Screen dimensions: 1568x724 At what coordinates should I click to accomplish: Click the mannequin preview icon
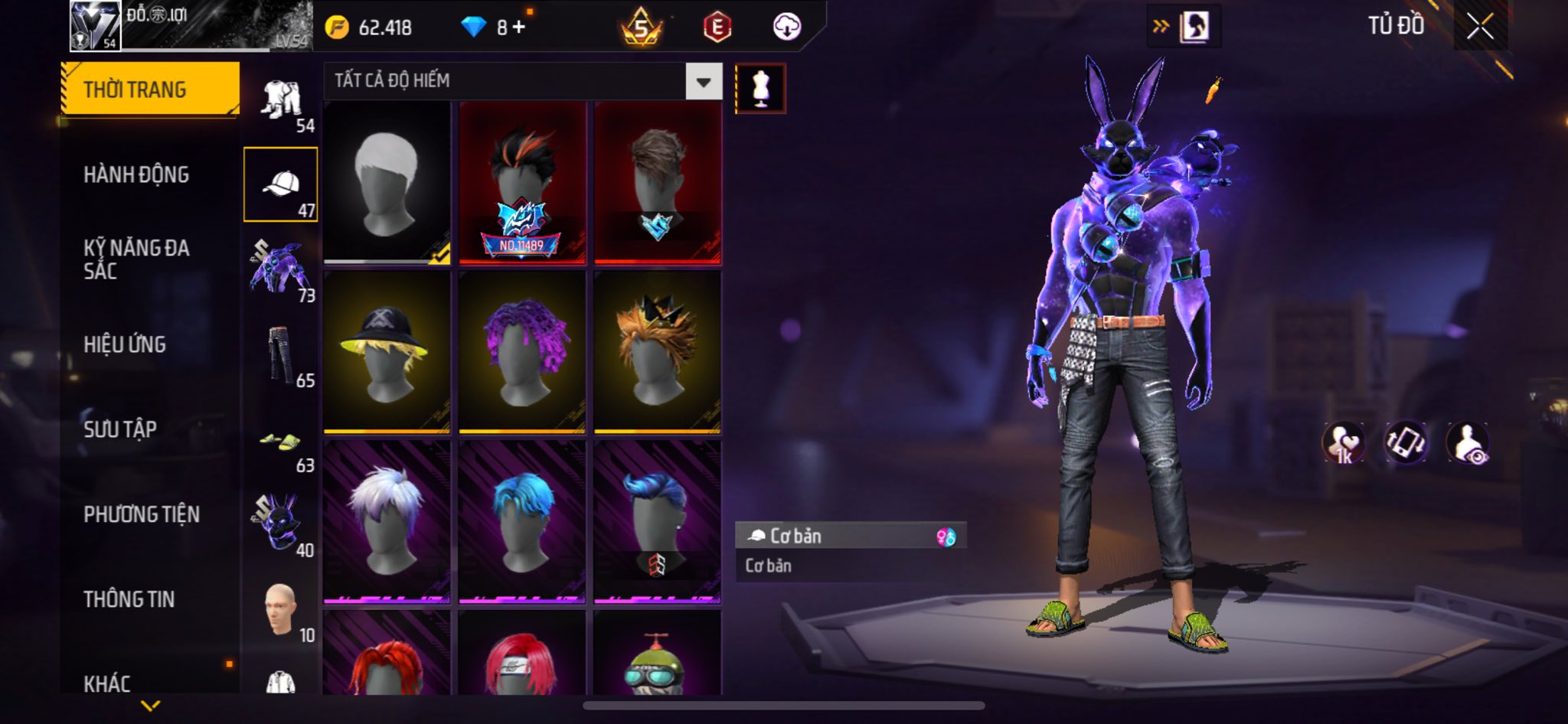pyautogui.click(x=760, y=88)
